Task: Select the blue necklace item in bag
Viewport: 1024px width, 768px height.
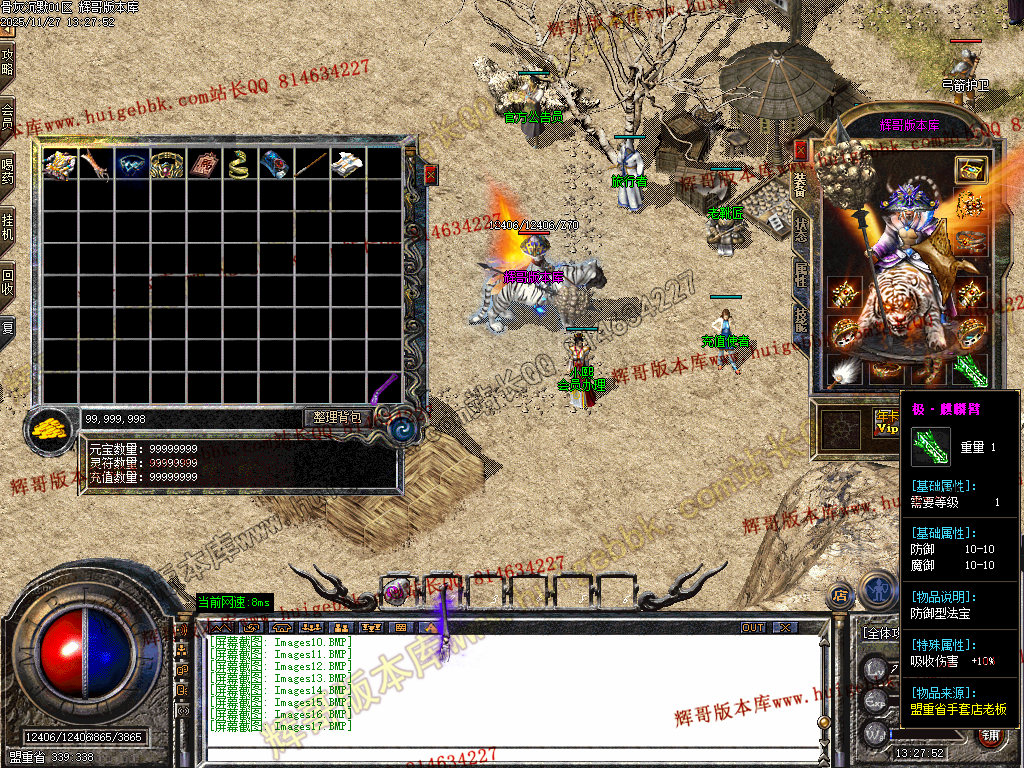Action: 131,164
